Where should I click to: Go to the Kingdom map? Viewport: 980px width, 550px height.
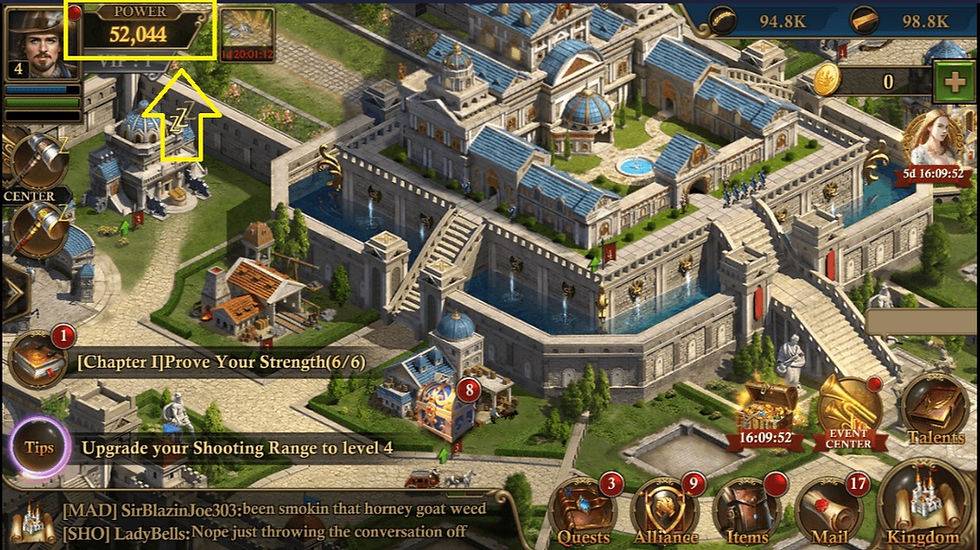[924, 505]
